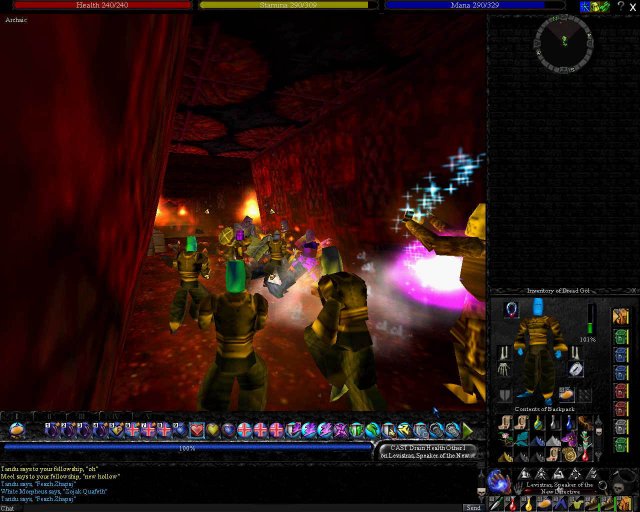Viewport: 640px width, 512px height.
Task: Click the radar compass
Action: [564, 39]
